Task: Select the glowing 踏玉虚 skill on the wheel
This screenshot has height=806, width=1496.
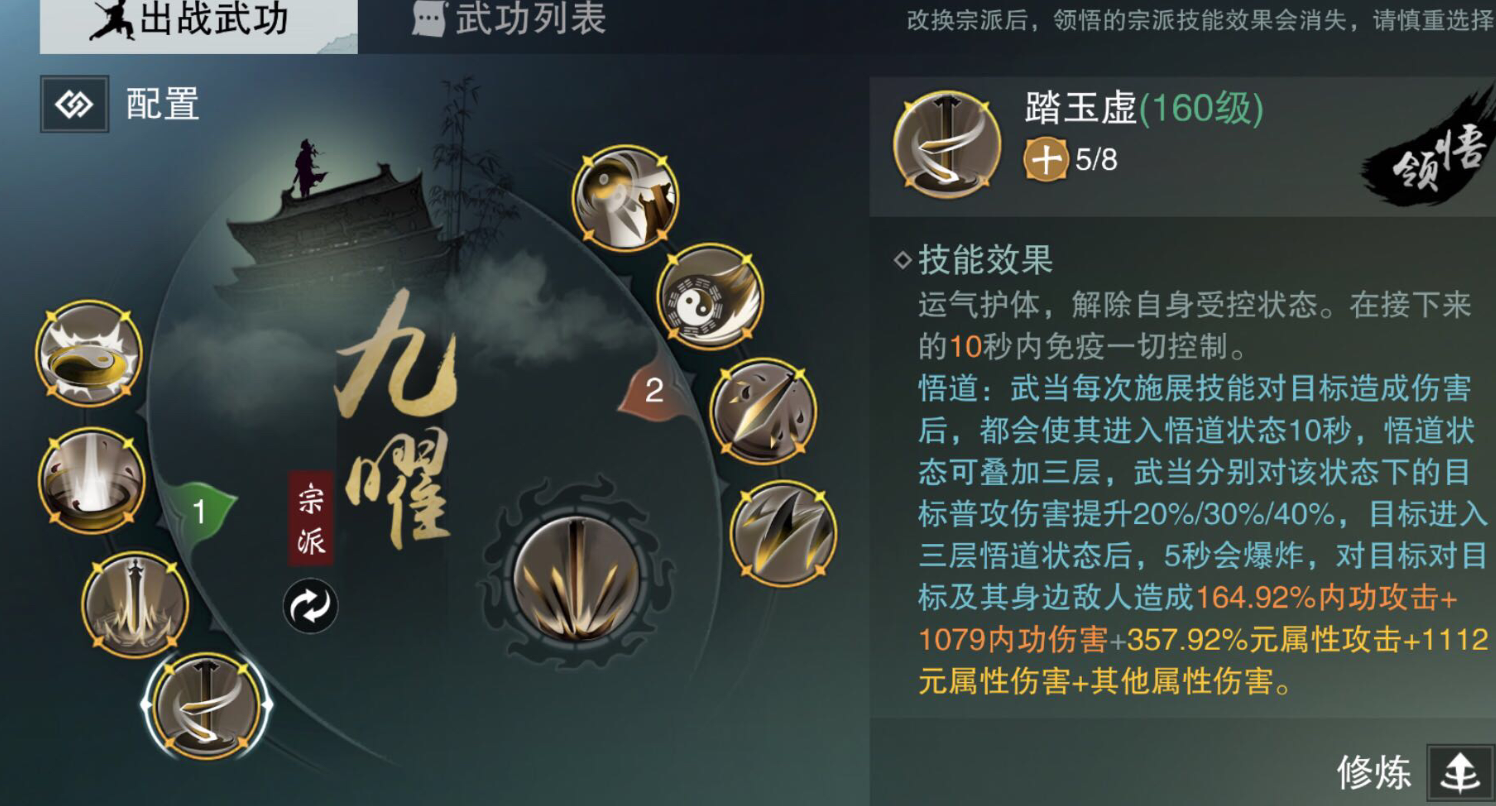Action: (205, 705)
